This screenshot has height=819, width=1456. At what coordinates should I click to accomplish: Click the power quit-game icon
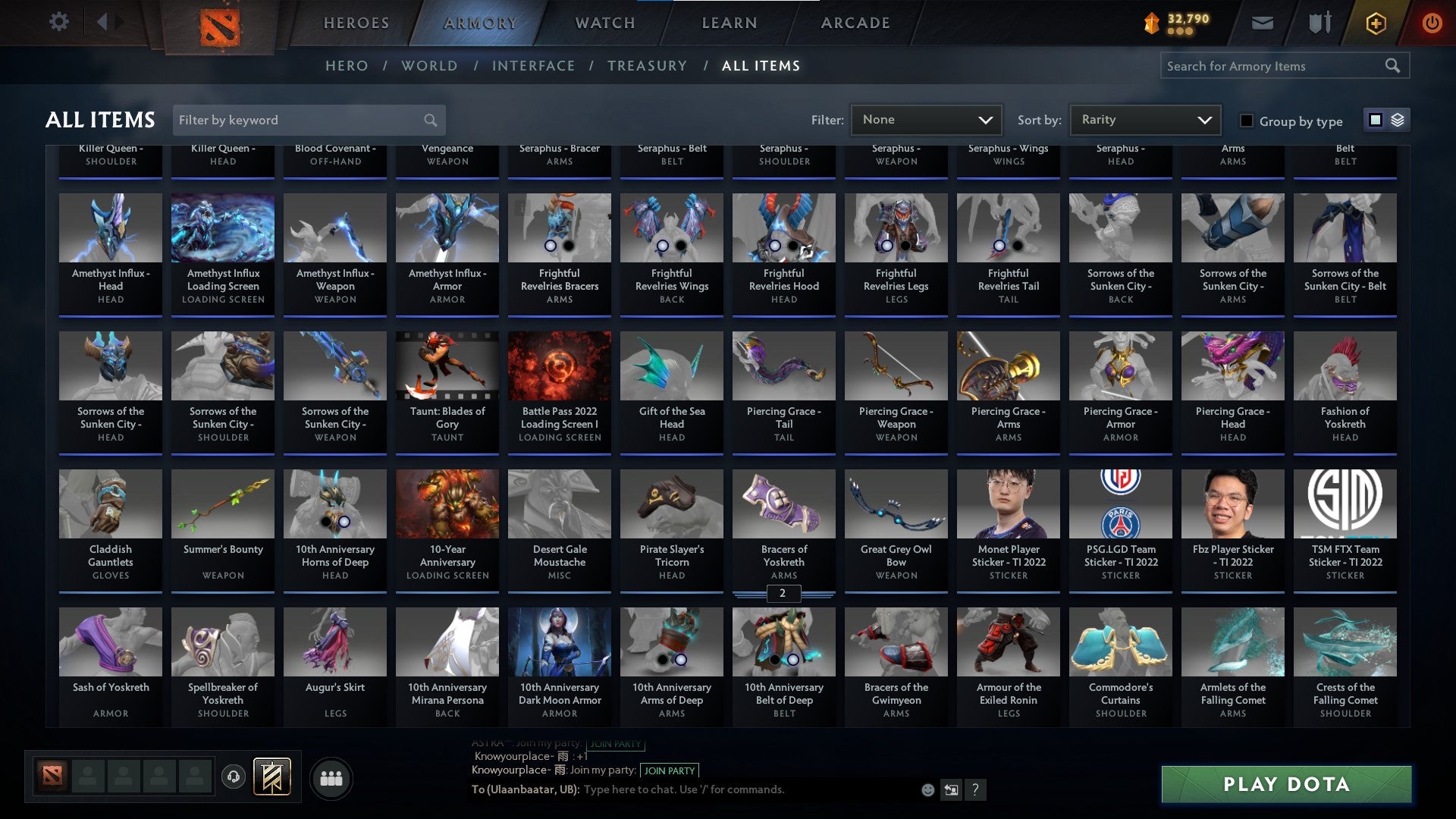1432,22
